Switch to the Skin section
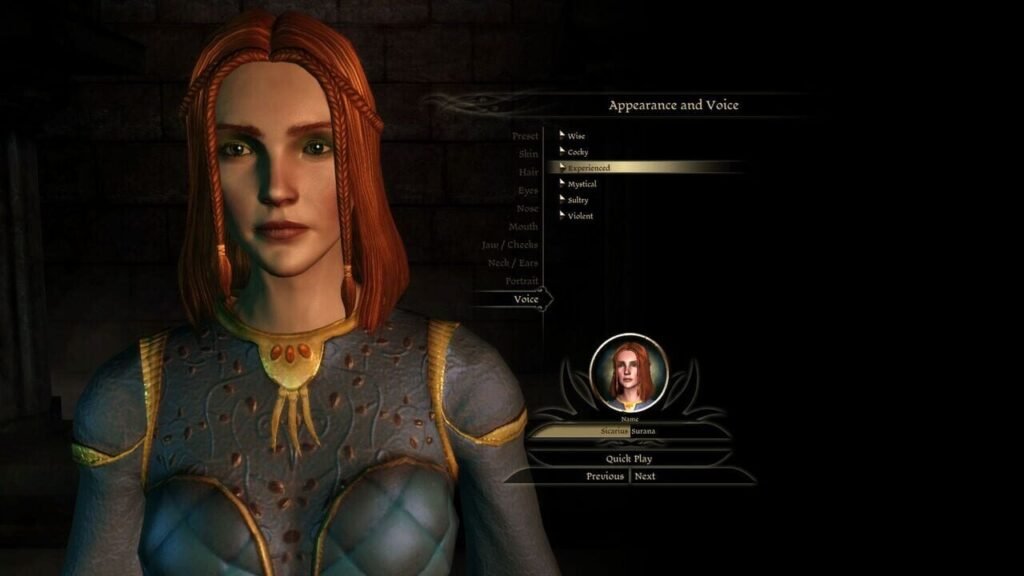This screenshot has height=576, width=1024. point(528,154)
